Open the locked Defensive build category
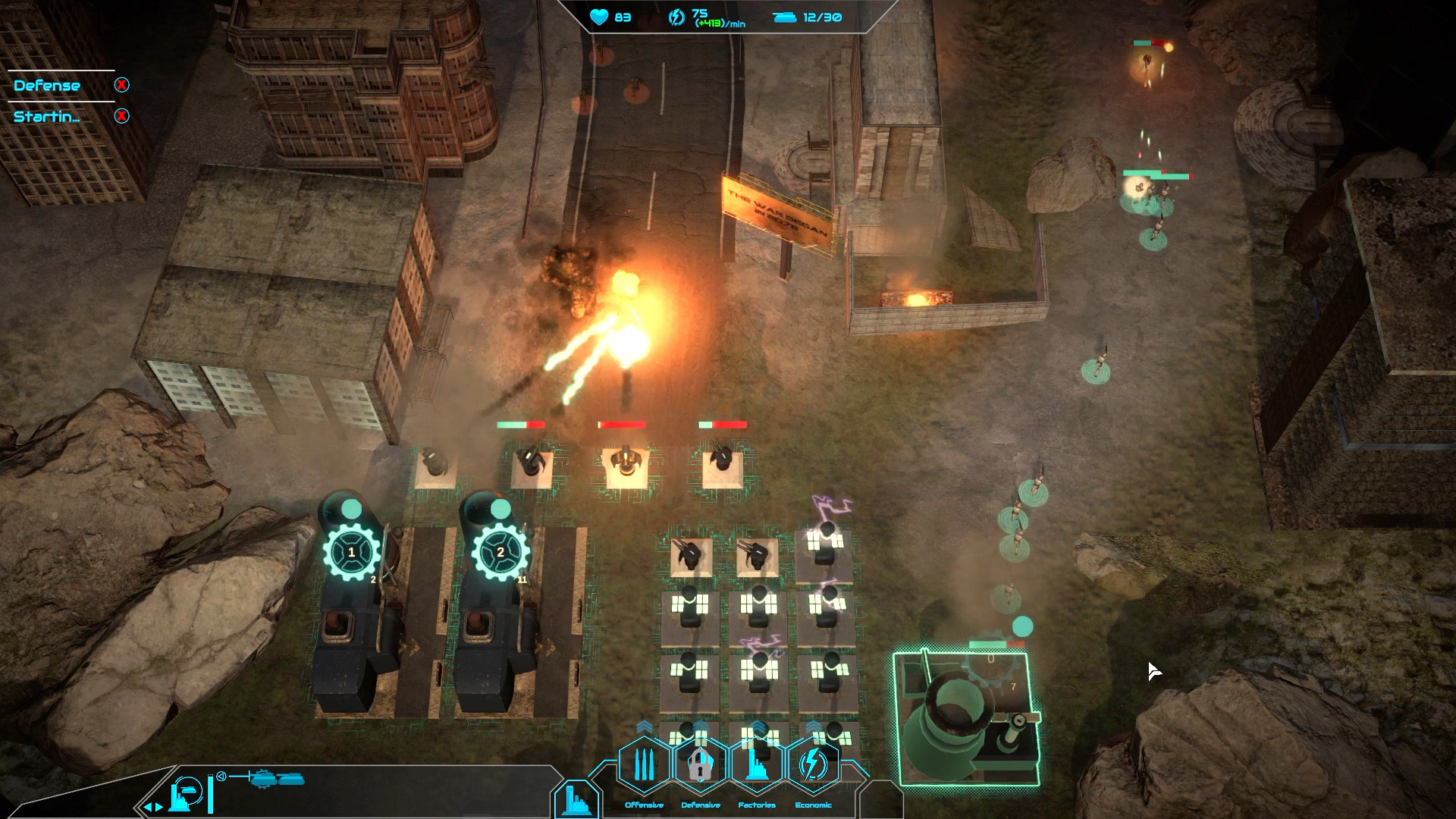Image resolution: width=1456 pixels, height=819 pixels. 699,766
